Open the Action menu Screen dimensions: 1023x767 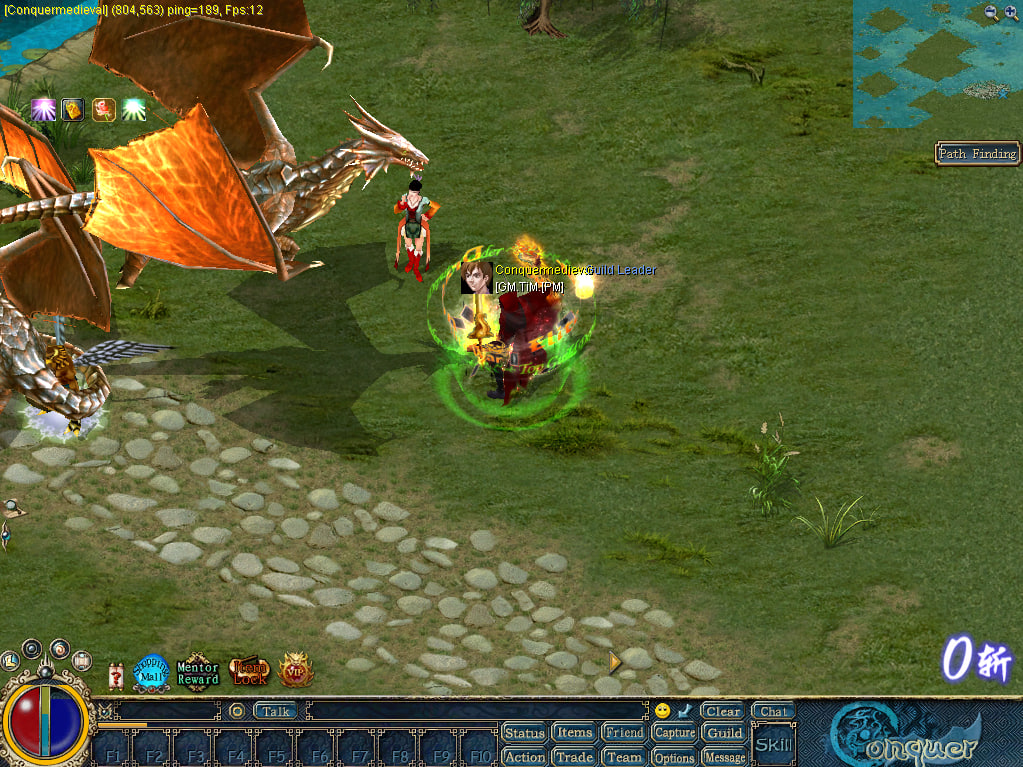tap(524, 757)
